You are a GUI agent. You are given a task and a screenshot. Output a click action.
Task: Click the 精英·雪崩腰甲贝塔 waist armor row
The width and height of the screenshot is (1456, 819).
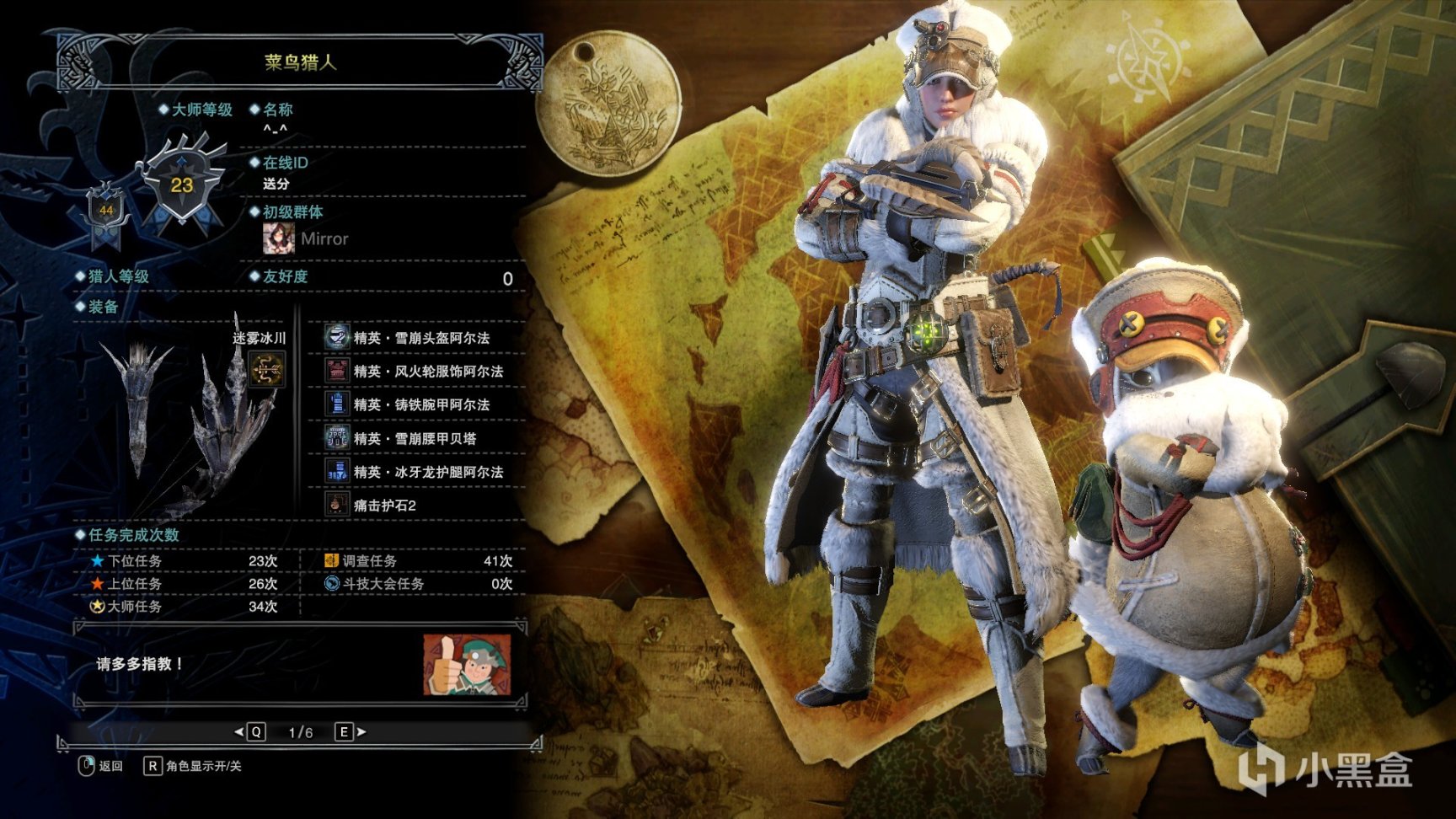point(414,439)
